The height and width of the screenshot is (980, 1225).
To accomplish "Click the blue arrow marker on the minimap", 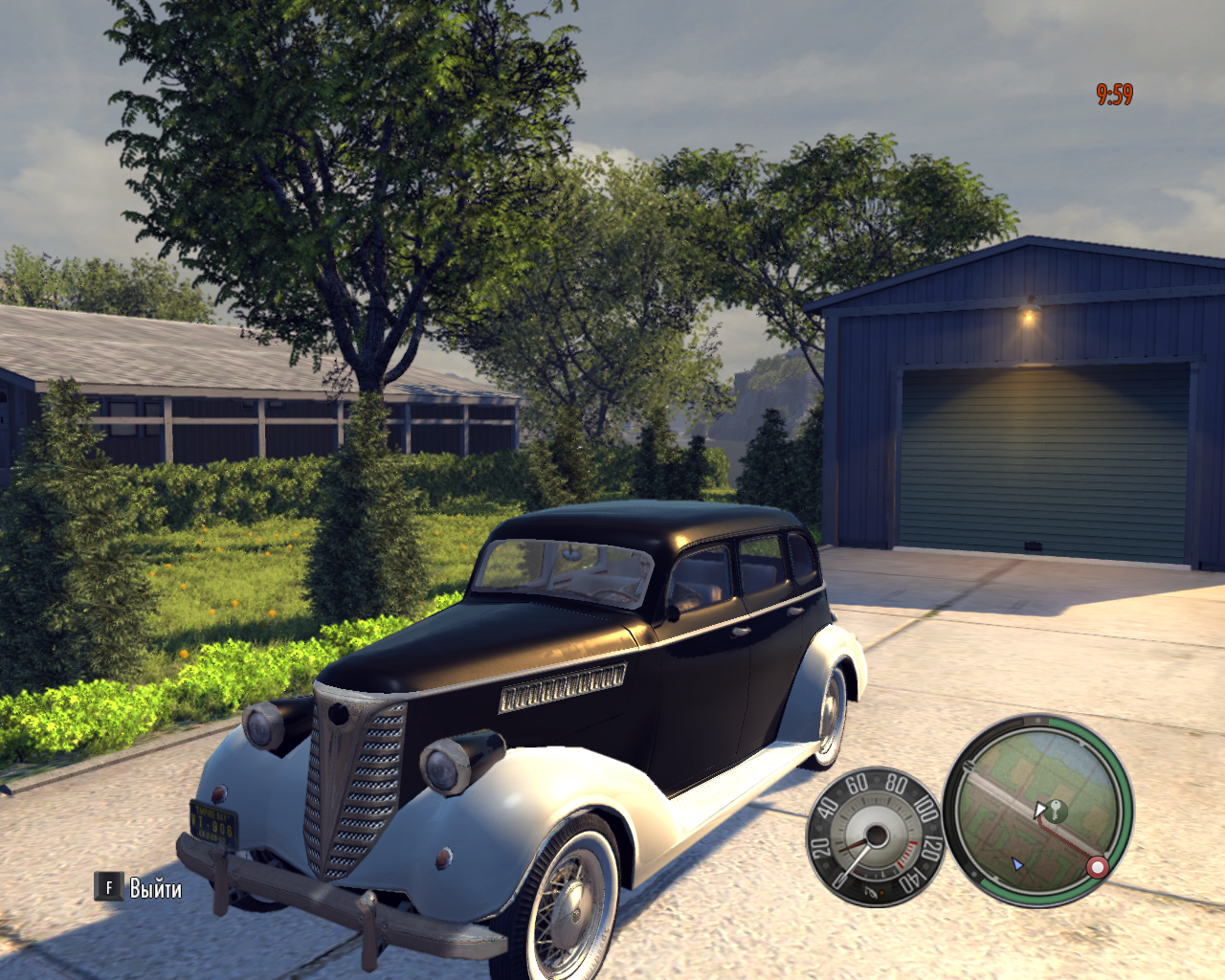I will [x=1017, y=864].
